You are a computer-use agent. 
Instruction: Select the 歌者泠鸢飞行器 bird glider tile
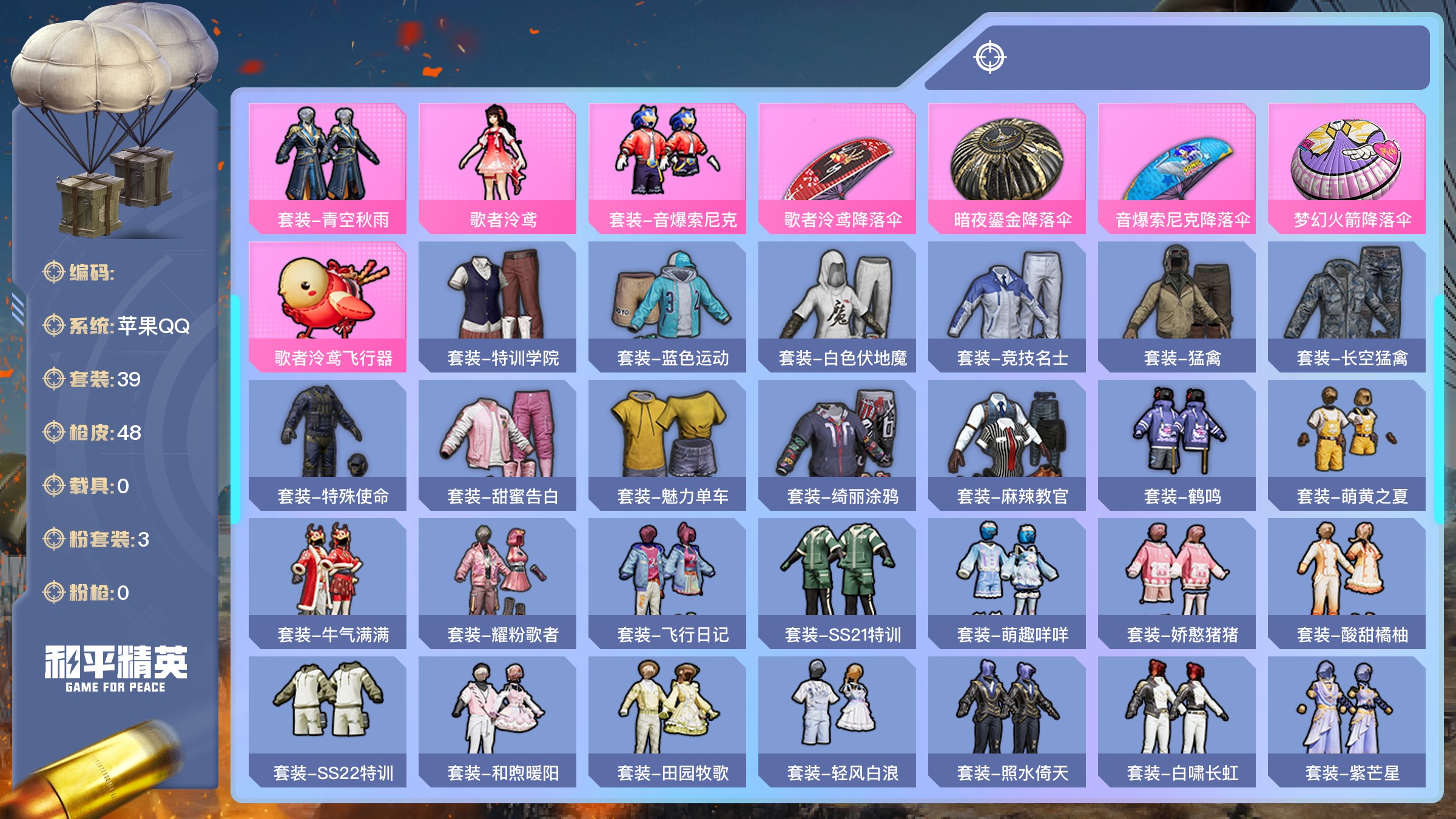coord(328,306)
